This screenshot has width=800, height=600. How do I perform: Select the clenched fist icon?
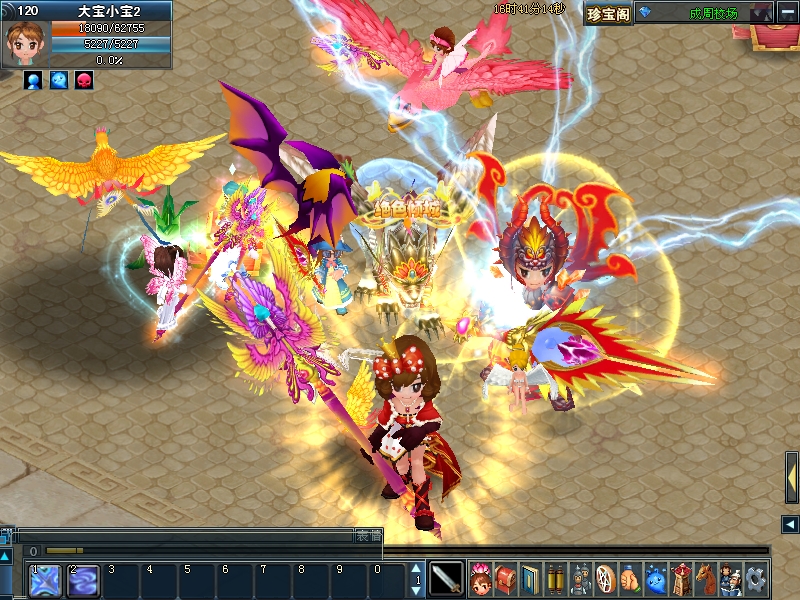631,578
